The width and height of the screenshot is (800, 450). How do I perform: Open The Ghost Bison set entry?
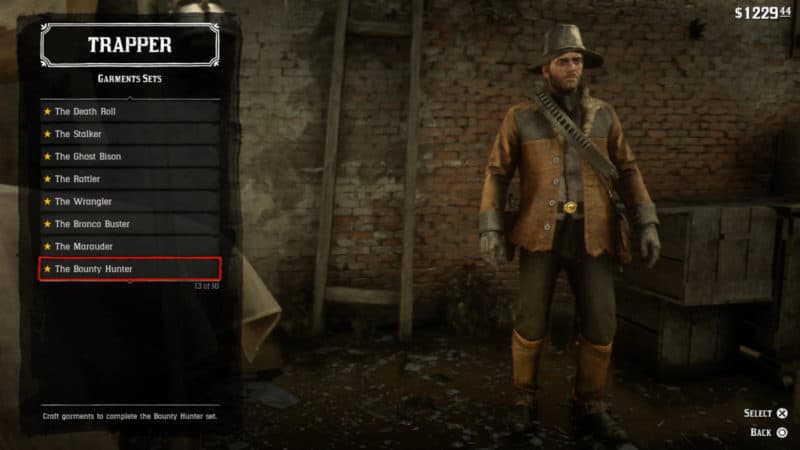click(x=129, y=157)
